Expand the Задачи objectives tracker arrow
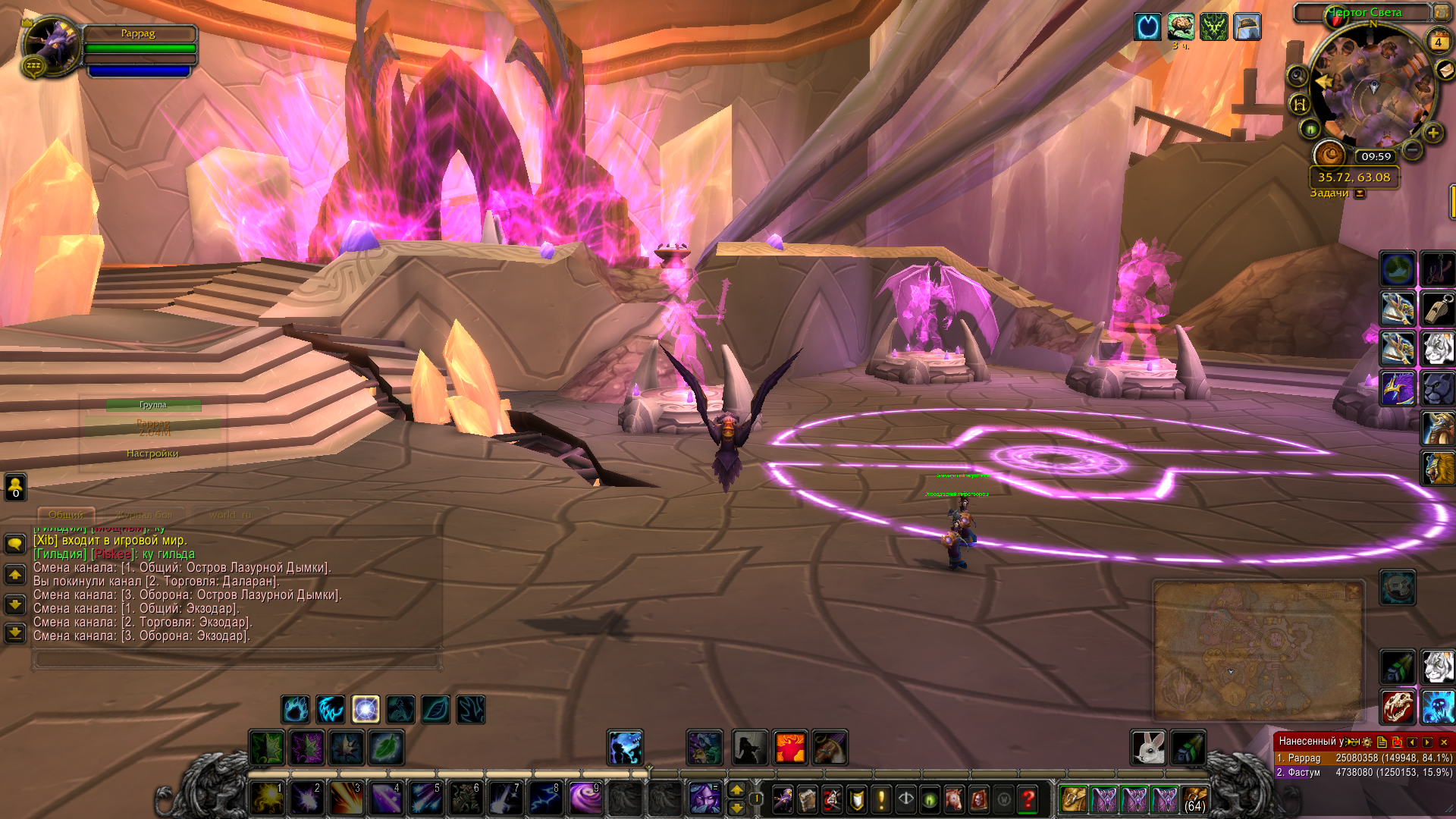The width and height of the screenshot is (1456, 819). [1360, 193]
